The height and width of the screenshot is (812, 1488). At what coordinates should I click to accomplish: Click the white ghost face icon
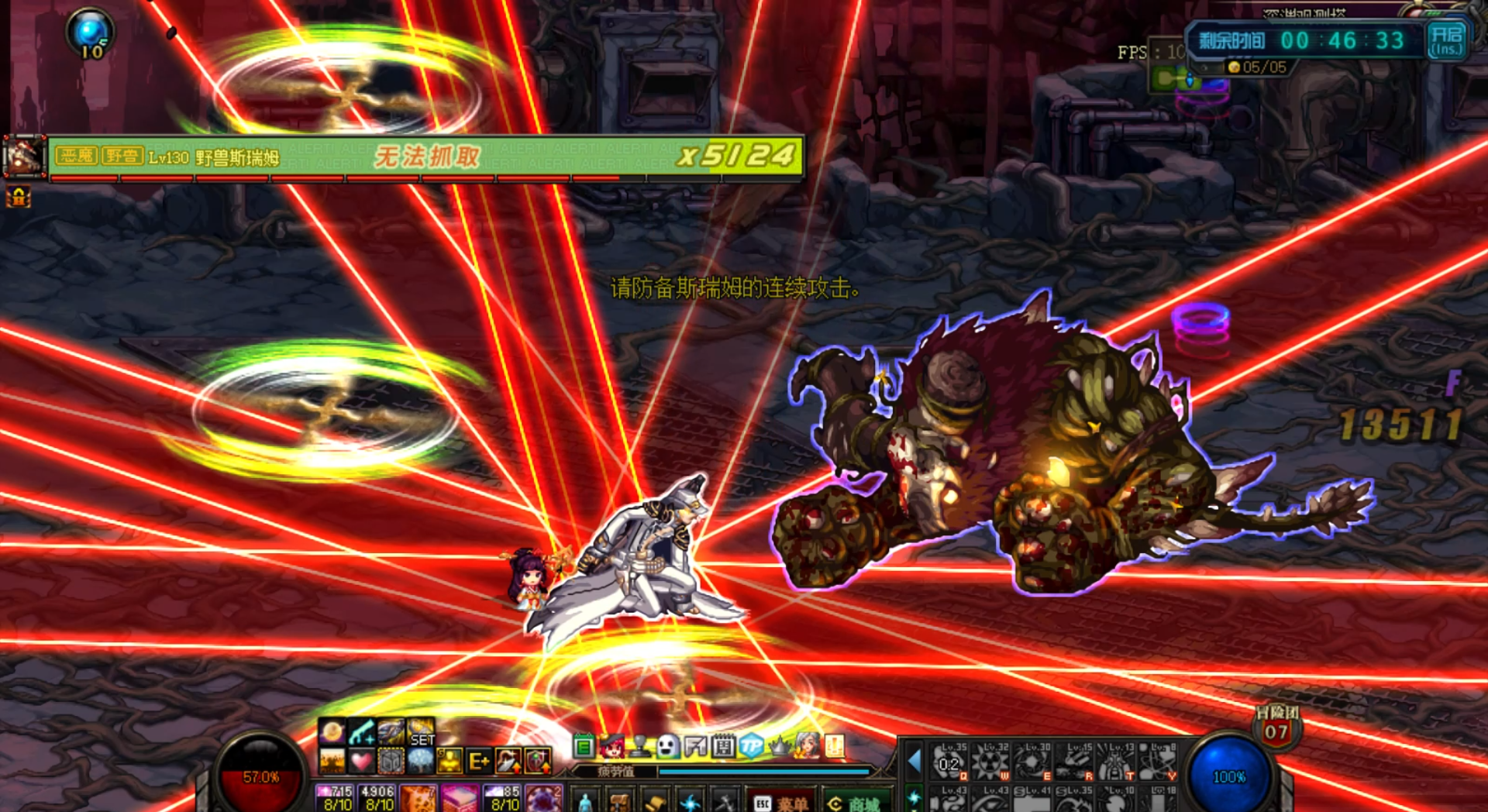coord(667,746)
